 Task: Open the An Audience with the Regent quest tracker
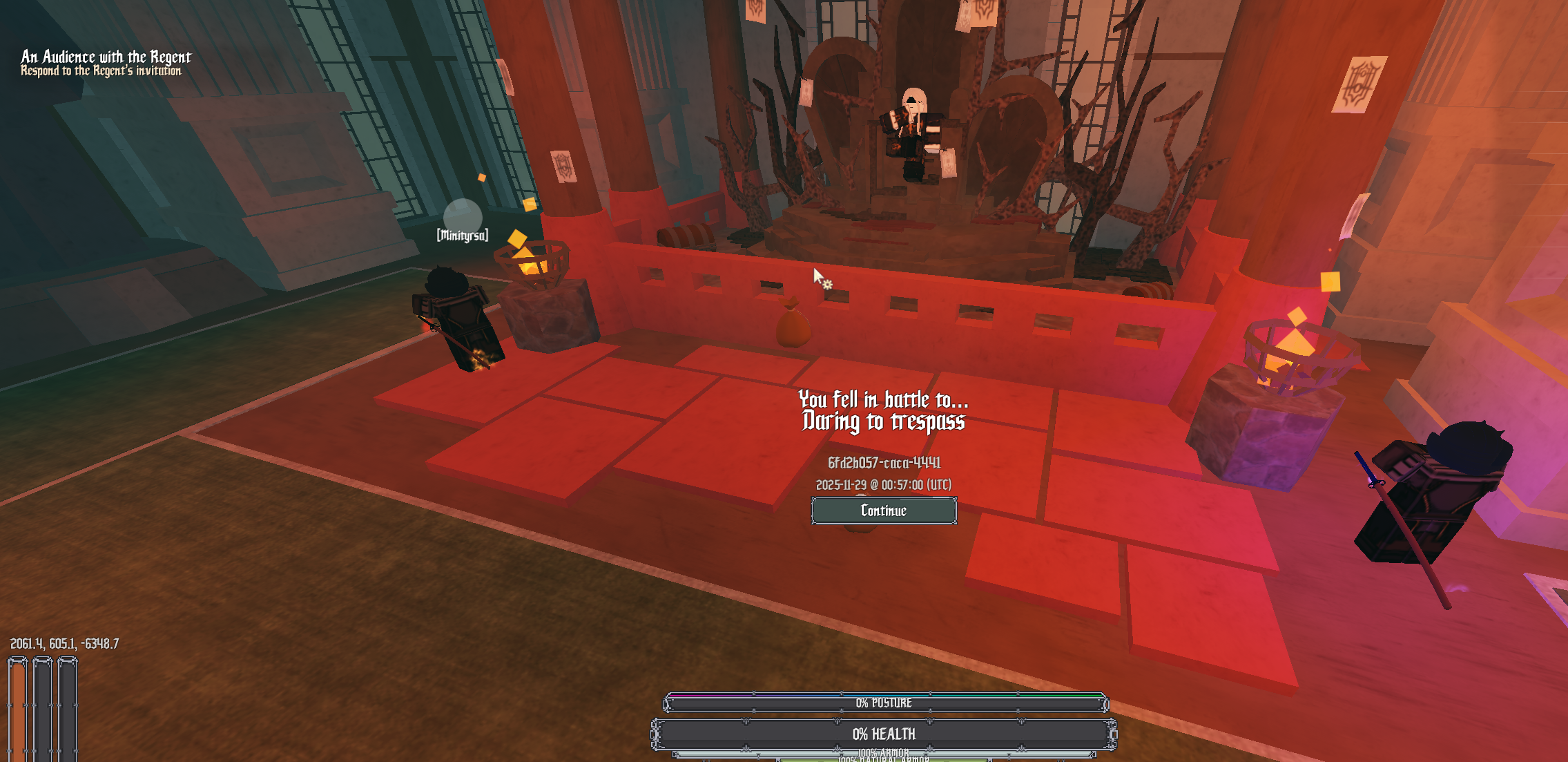[x=106, y=57]
